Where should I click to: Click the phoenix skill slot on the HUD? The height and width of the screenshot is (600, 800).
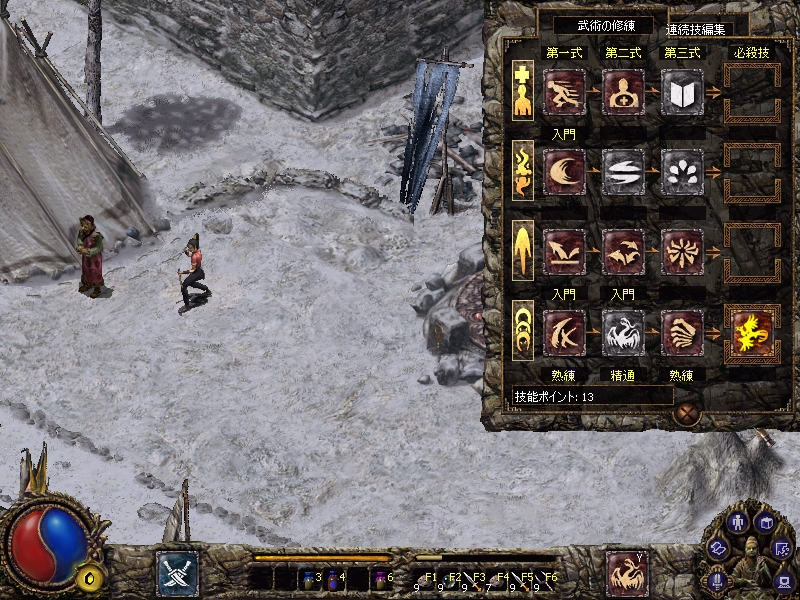(x=627, y=573)
